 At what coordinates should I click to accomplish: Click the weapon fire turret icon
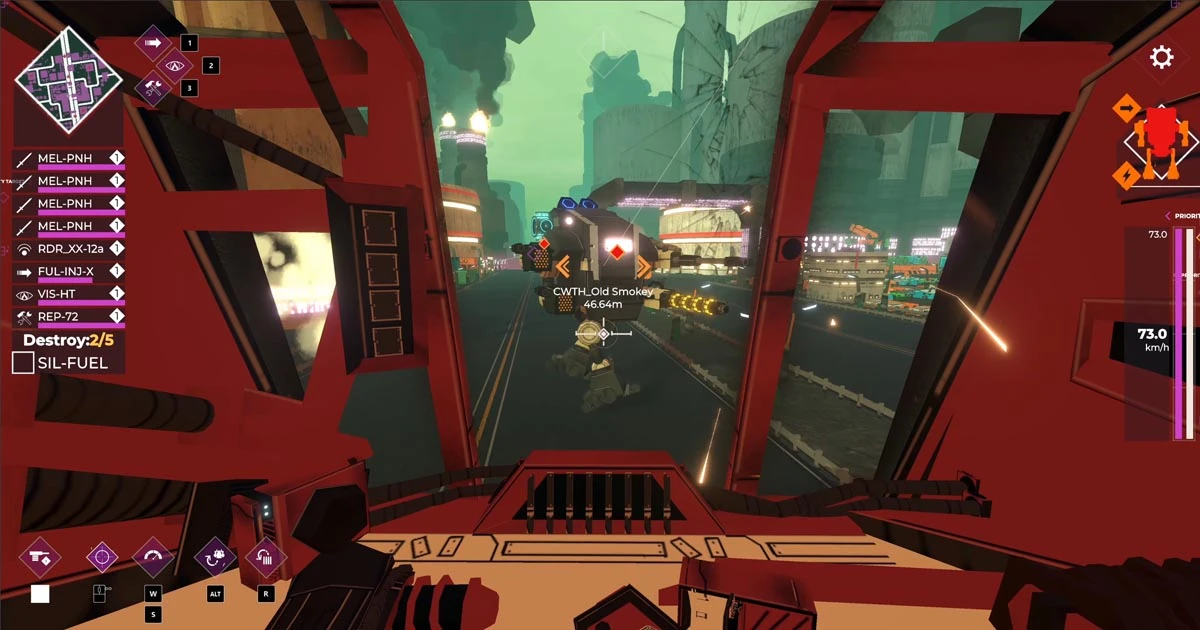pyautogui.click(x=40, y=557)
